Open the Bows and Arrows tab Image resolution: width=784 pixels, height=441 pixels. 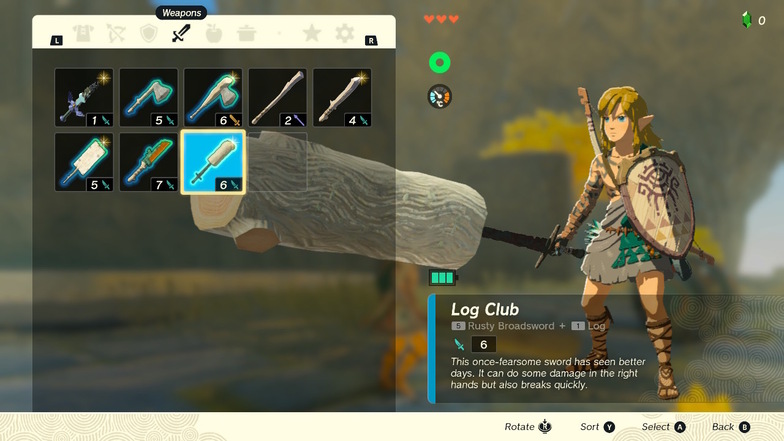pyautogui.click(x=117, y=34)
